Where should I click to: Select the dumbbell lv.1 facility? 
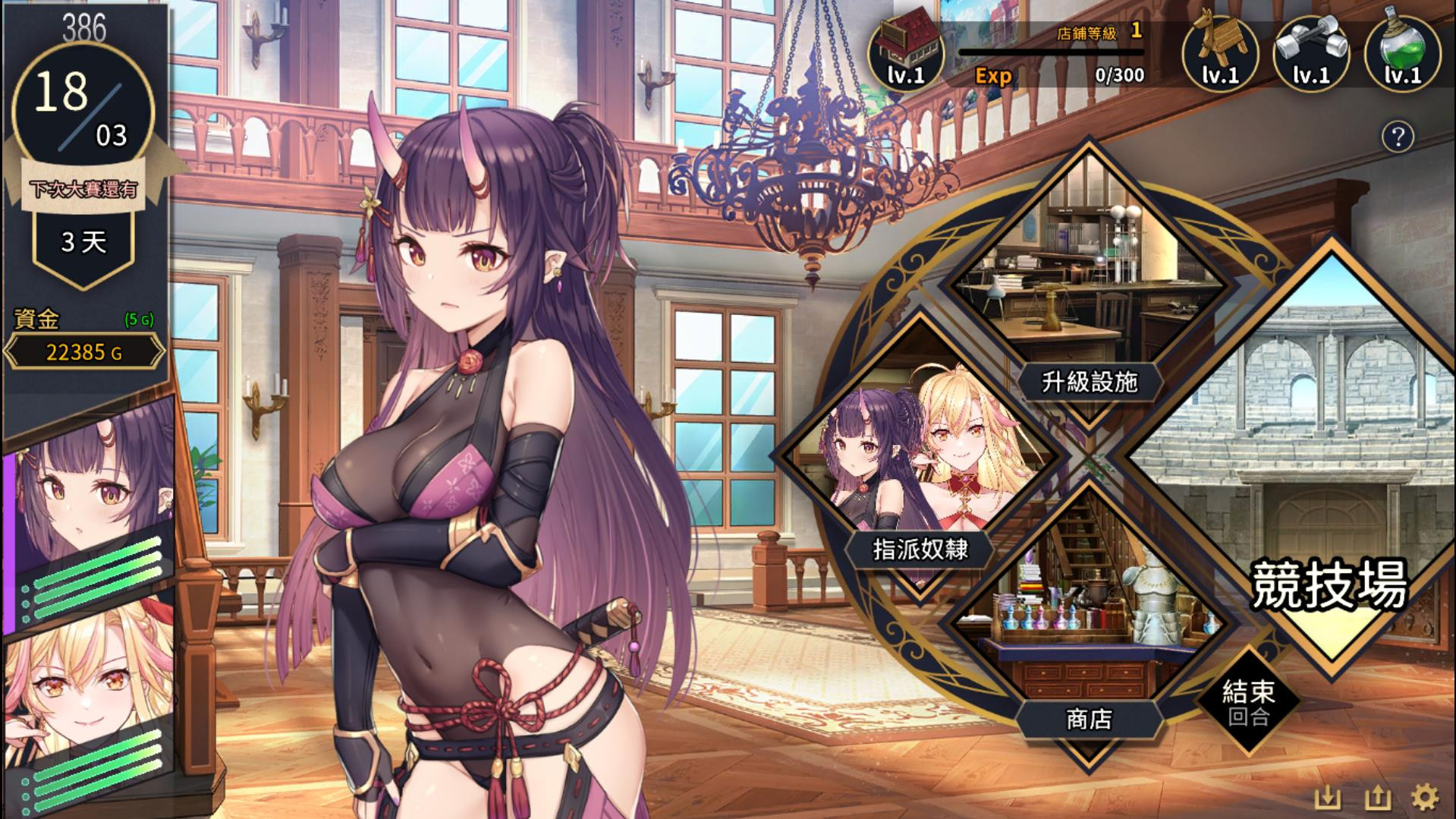[x=1311, y=53]
